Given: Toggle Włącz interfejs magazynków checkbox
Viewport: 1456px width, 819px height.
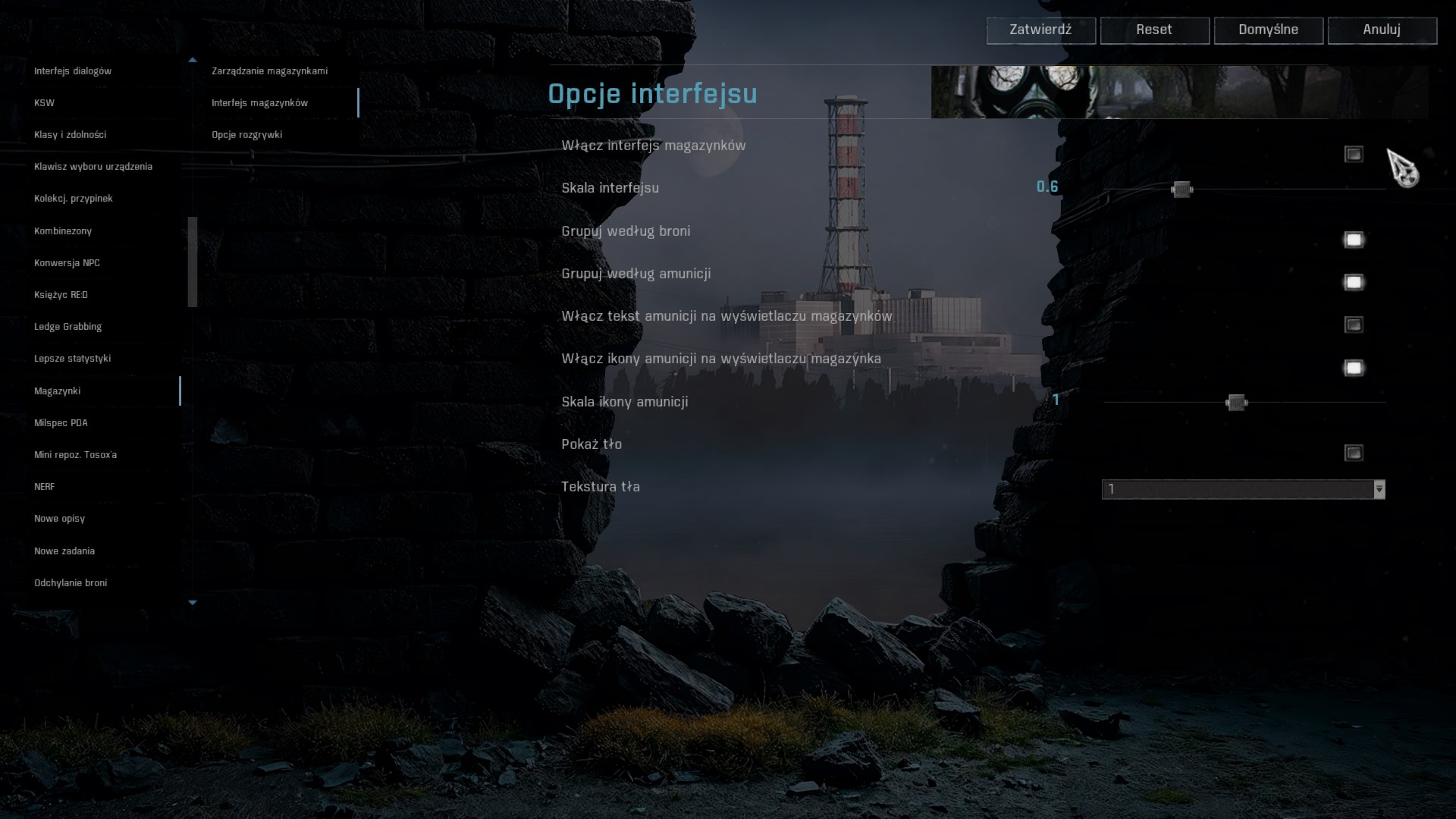Looking at the screenshot, I should tap(1354, 155).
